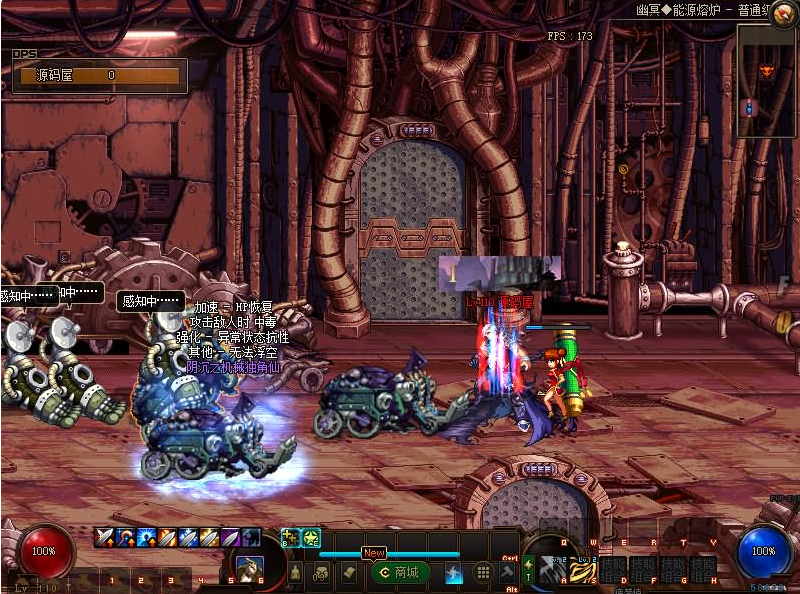The width and height of the screenshot is (800, 594).
Task: Click the hammer icon beside the grid
Action: 506,573
